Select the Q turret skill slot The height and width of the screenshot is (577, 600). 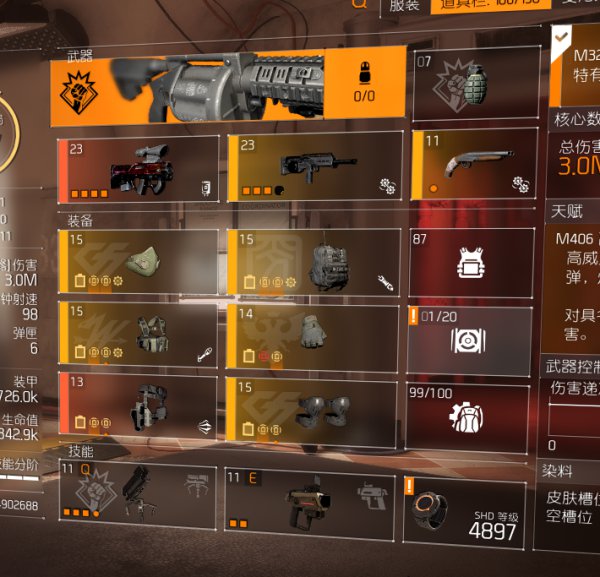138,492
